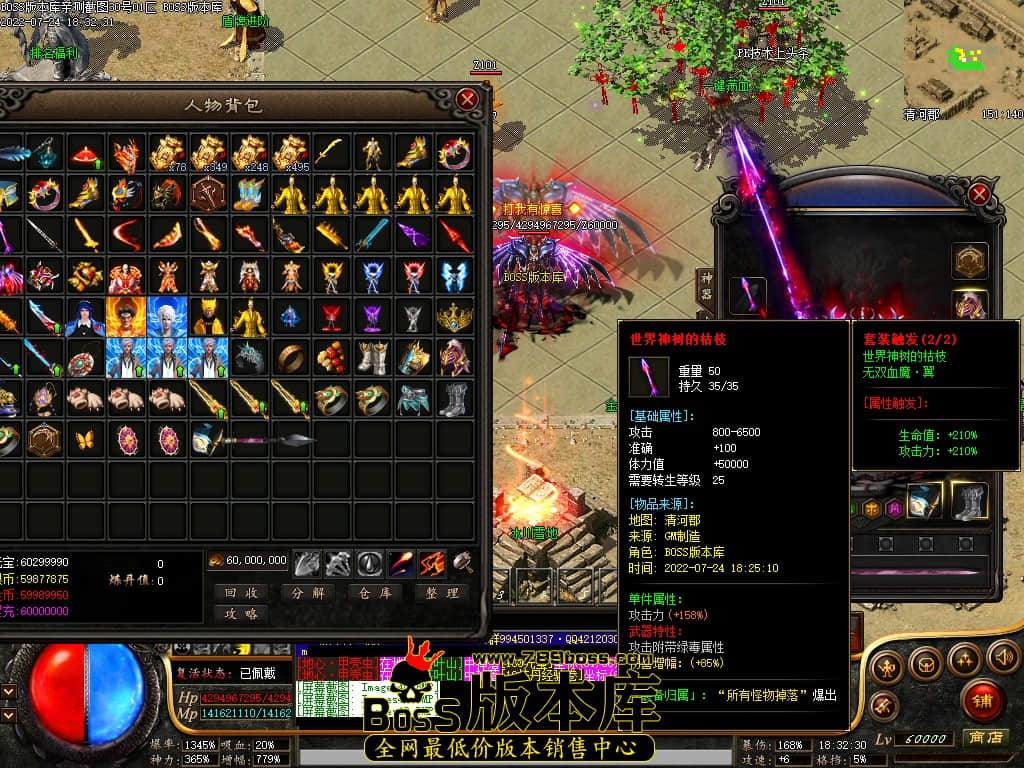Select the gold ring item in the bag

[x=290, y=357]
